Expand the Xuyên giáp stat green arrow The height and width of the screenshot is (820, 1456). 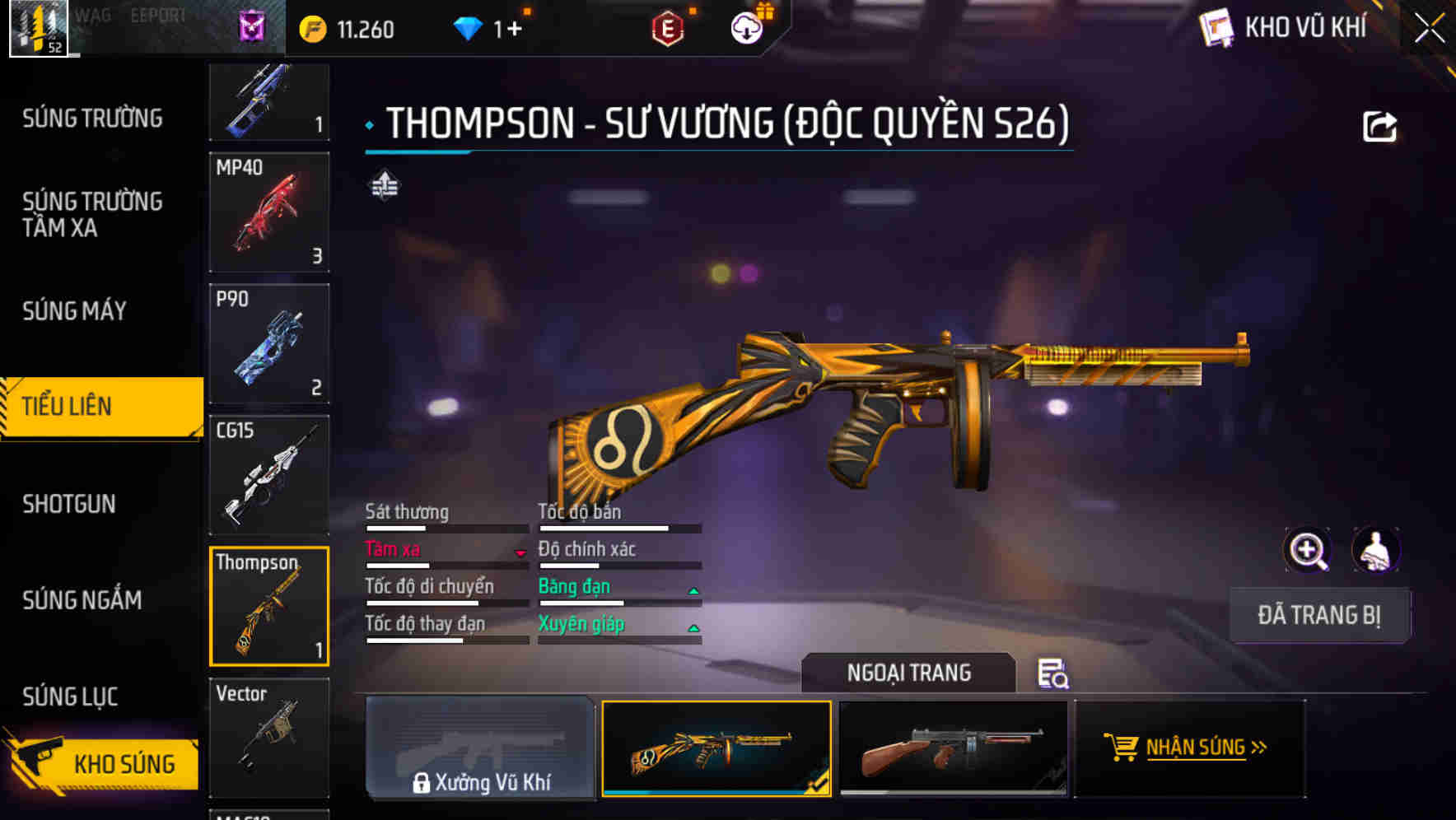(694, 628)
